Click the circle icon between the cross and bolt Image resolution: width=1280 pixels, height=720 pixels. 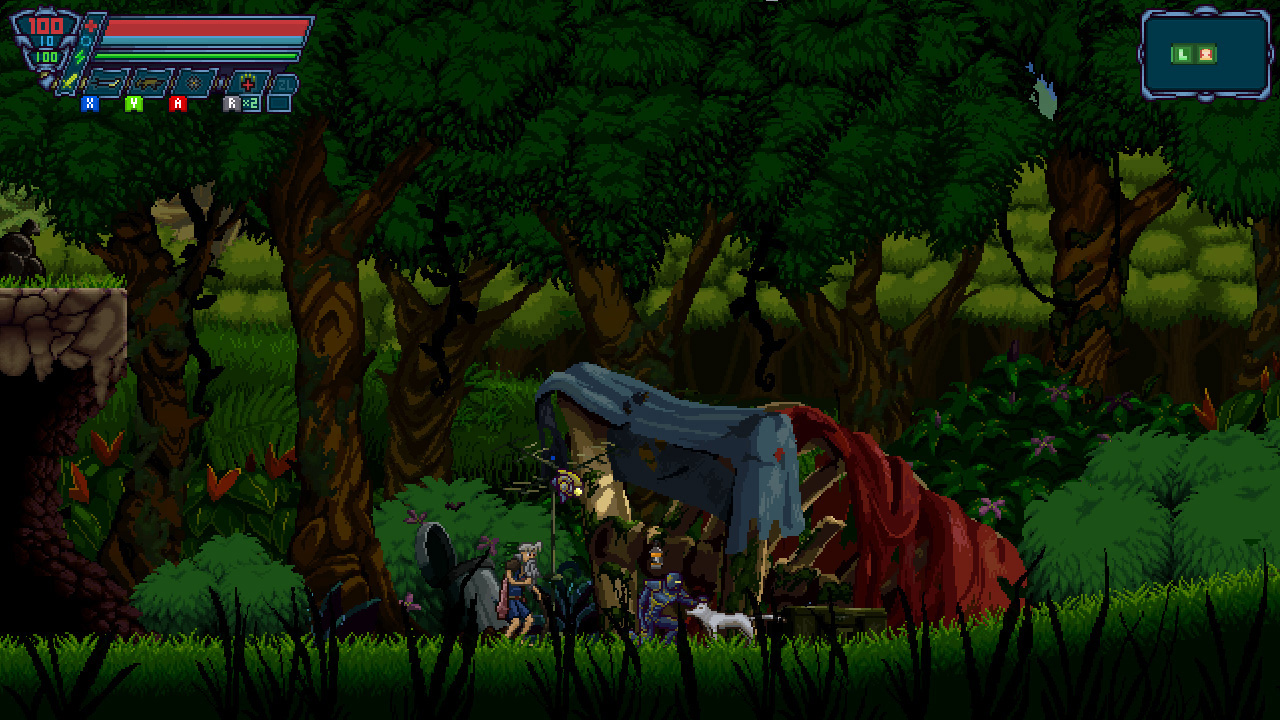point(84,40)
